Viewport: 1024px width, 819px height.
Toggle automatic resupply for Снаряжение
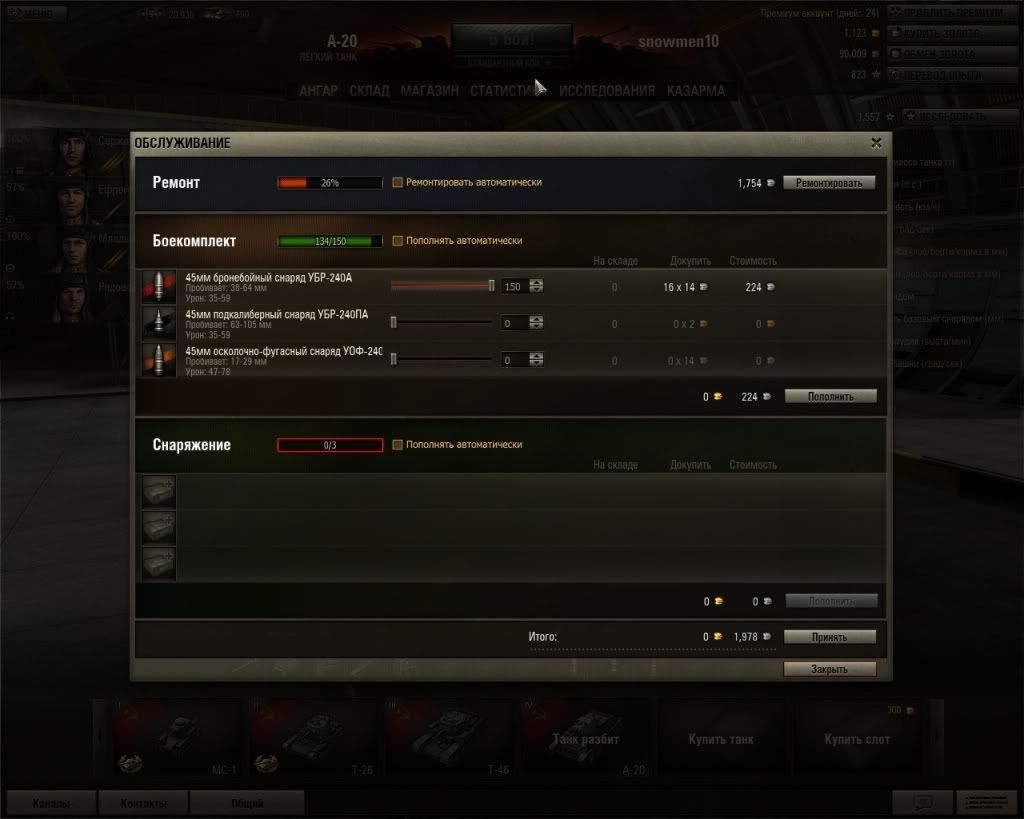point(398,445)
